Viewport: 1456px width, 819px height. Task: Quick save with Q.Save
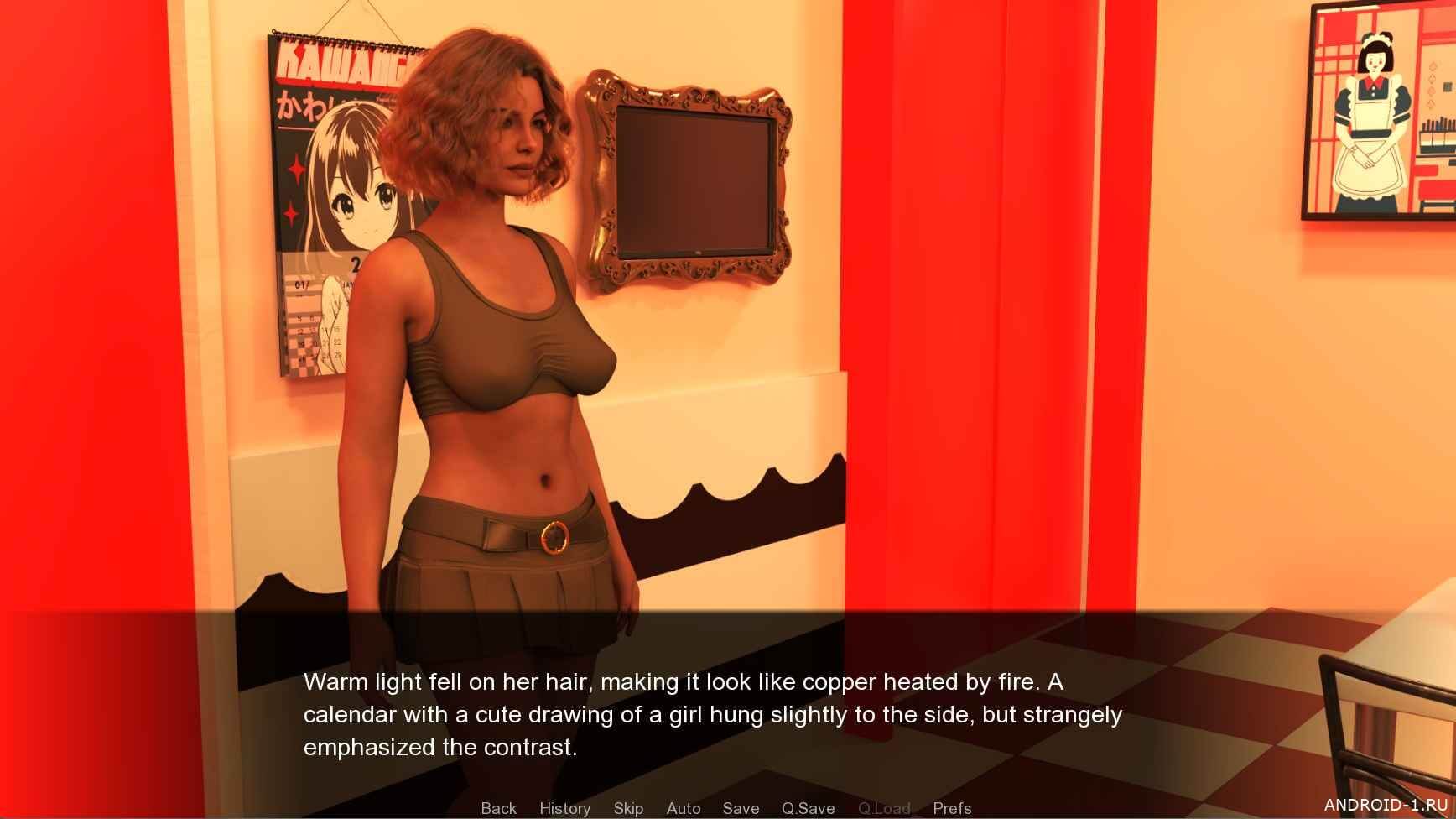point(808,808)
